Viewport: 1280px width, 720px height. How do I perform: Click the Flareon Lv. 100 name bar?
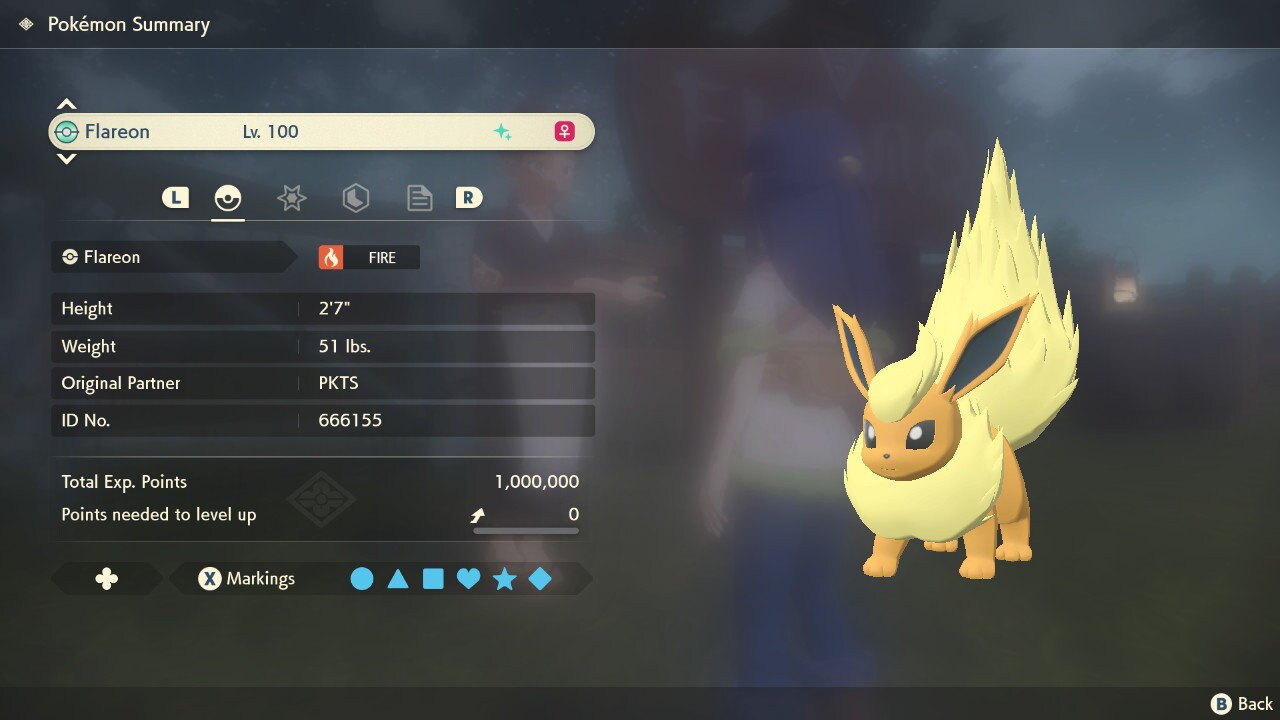pos(320,132)
